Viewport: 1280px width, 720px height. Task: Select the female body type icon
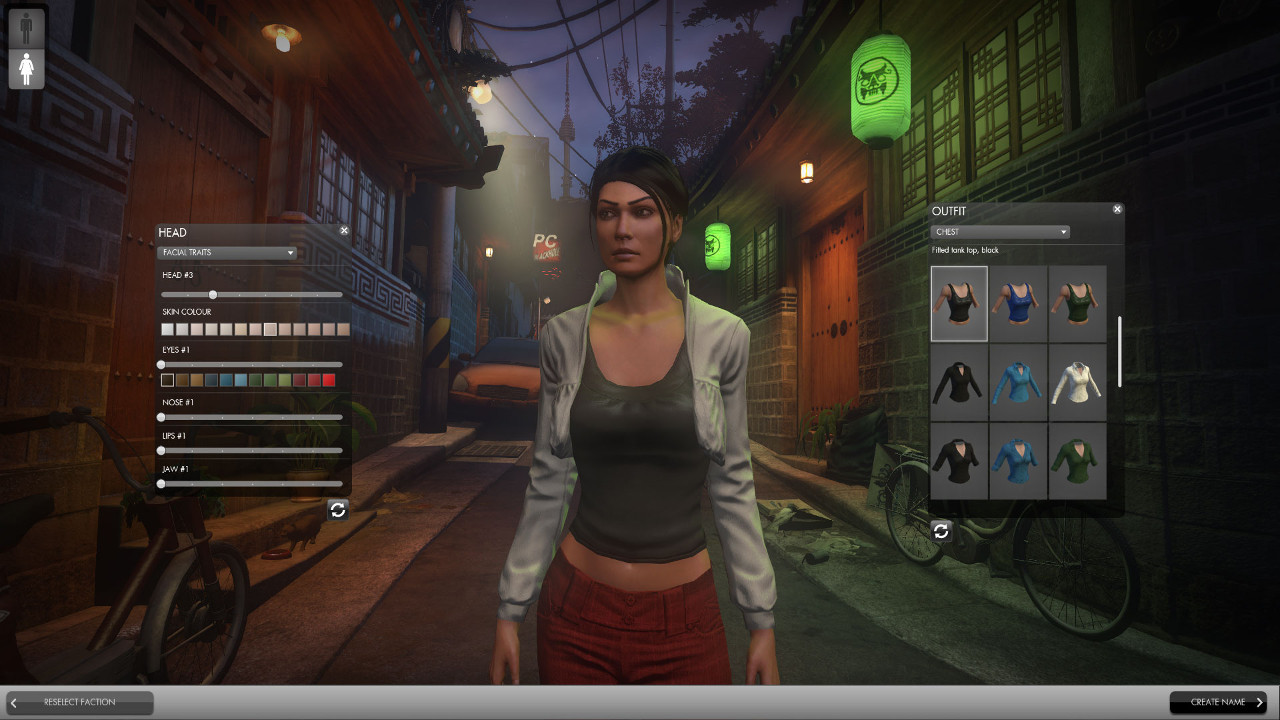click(27, 70)
